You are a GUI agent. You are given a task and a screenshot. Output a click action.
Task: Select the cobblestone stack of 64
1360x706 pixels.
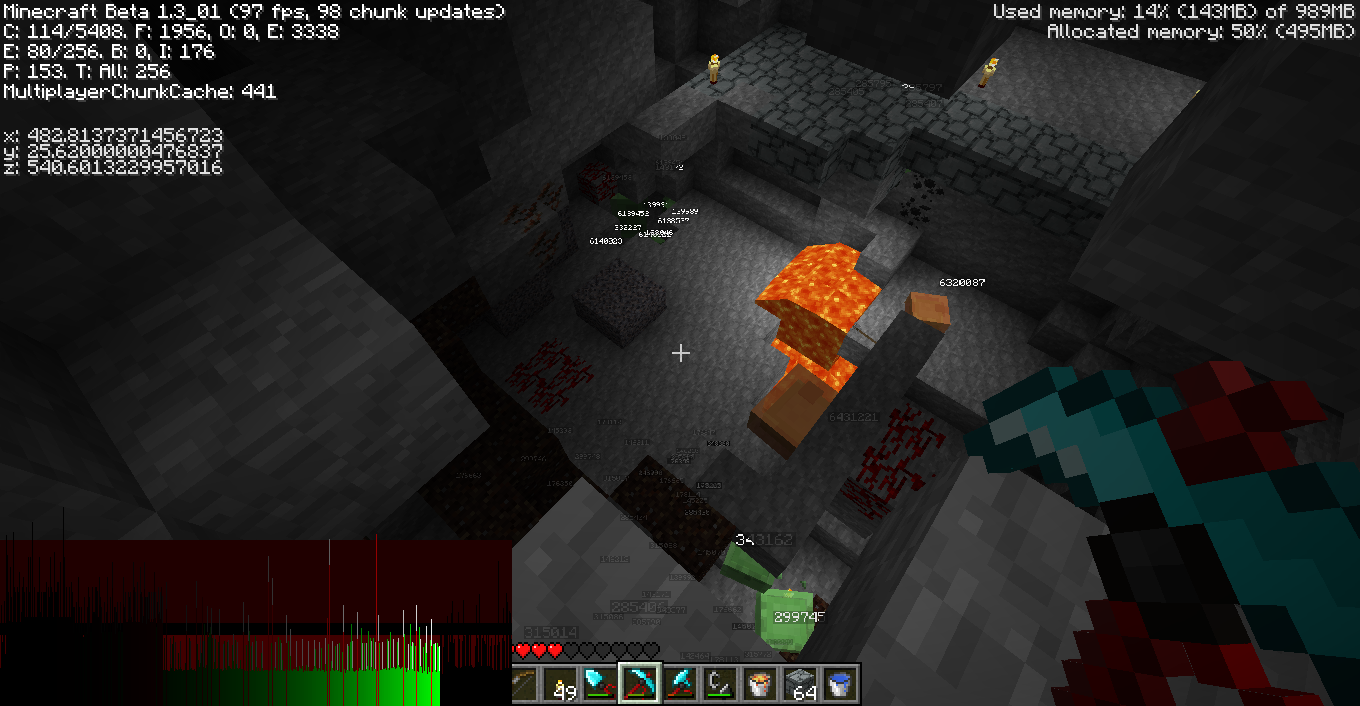(x=800, y=684)
